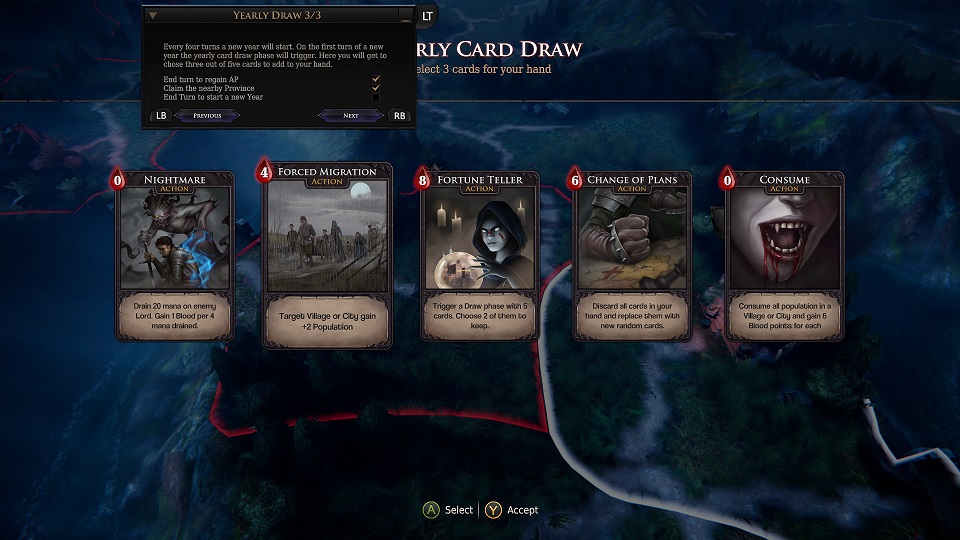
Task: Pick the Fortune Teller card
Action: 480,257
